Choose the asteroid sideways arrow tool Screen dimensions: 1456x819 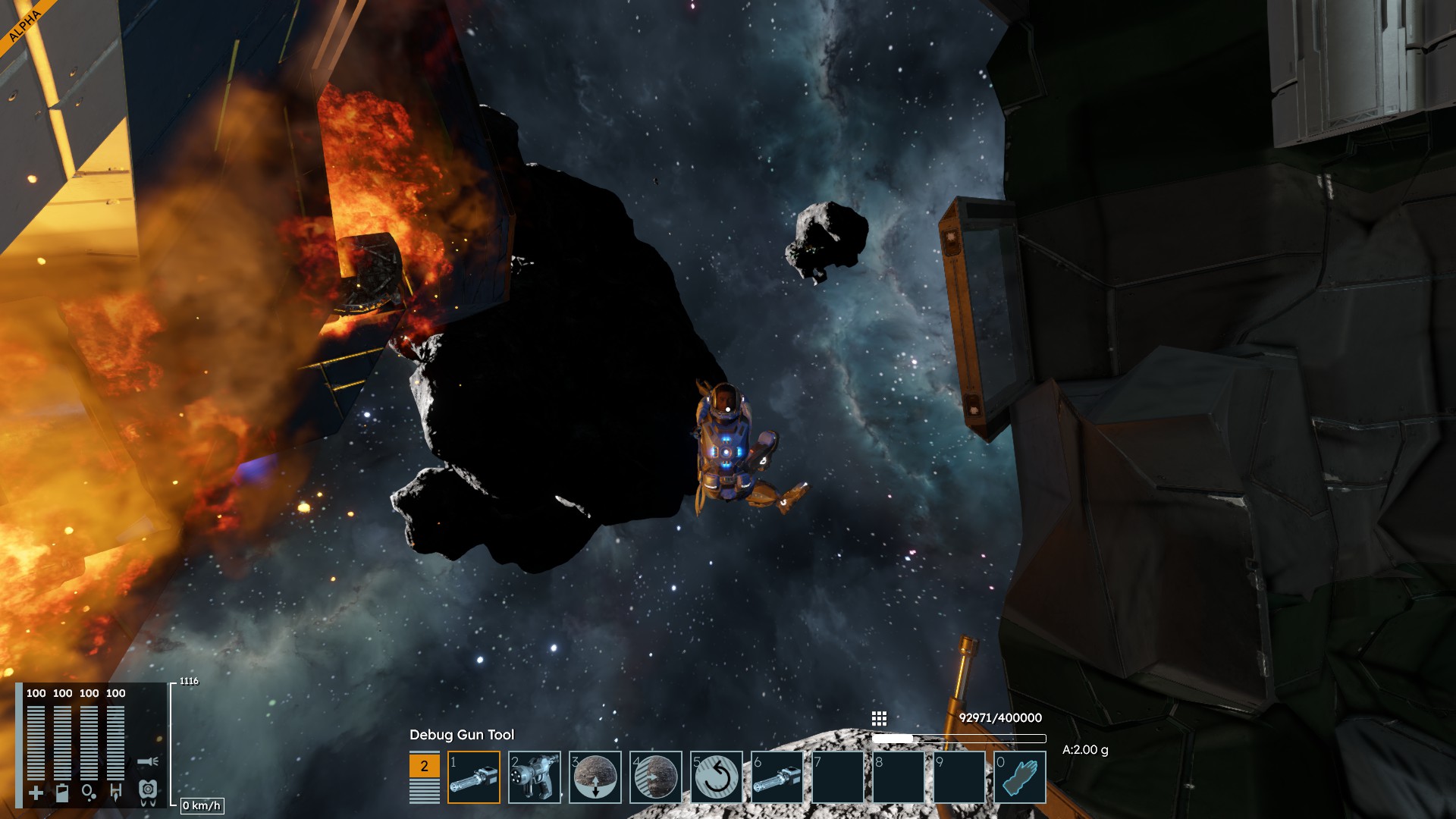point(656,777)
